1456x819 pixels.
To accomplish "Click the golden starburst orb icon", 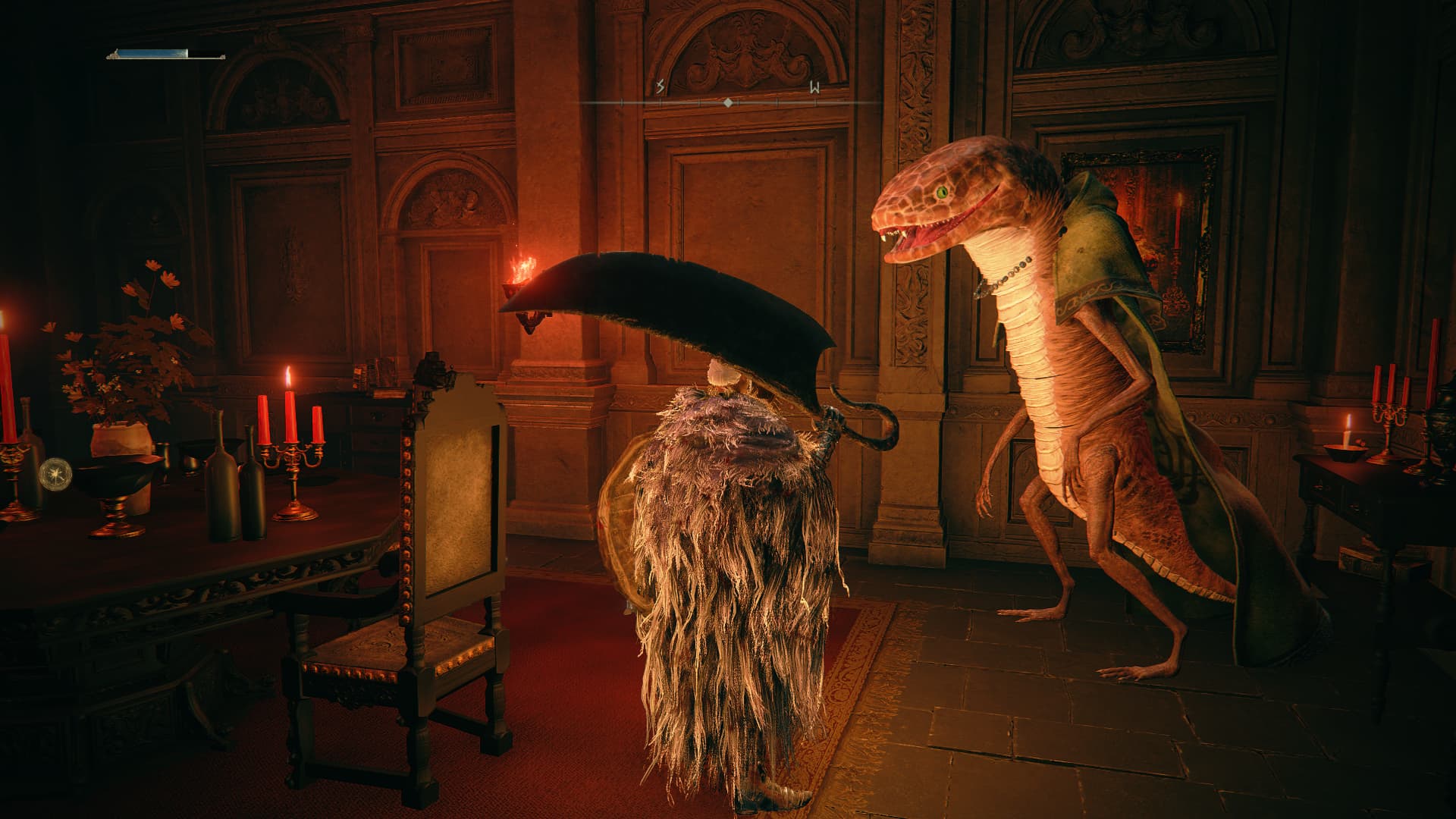I will (x=55, y=472).
